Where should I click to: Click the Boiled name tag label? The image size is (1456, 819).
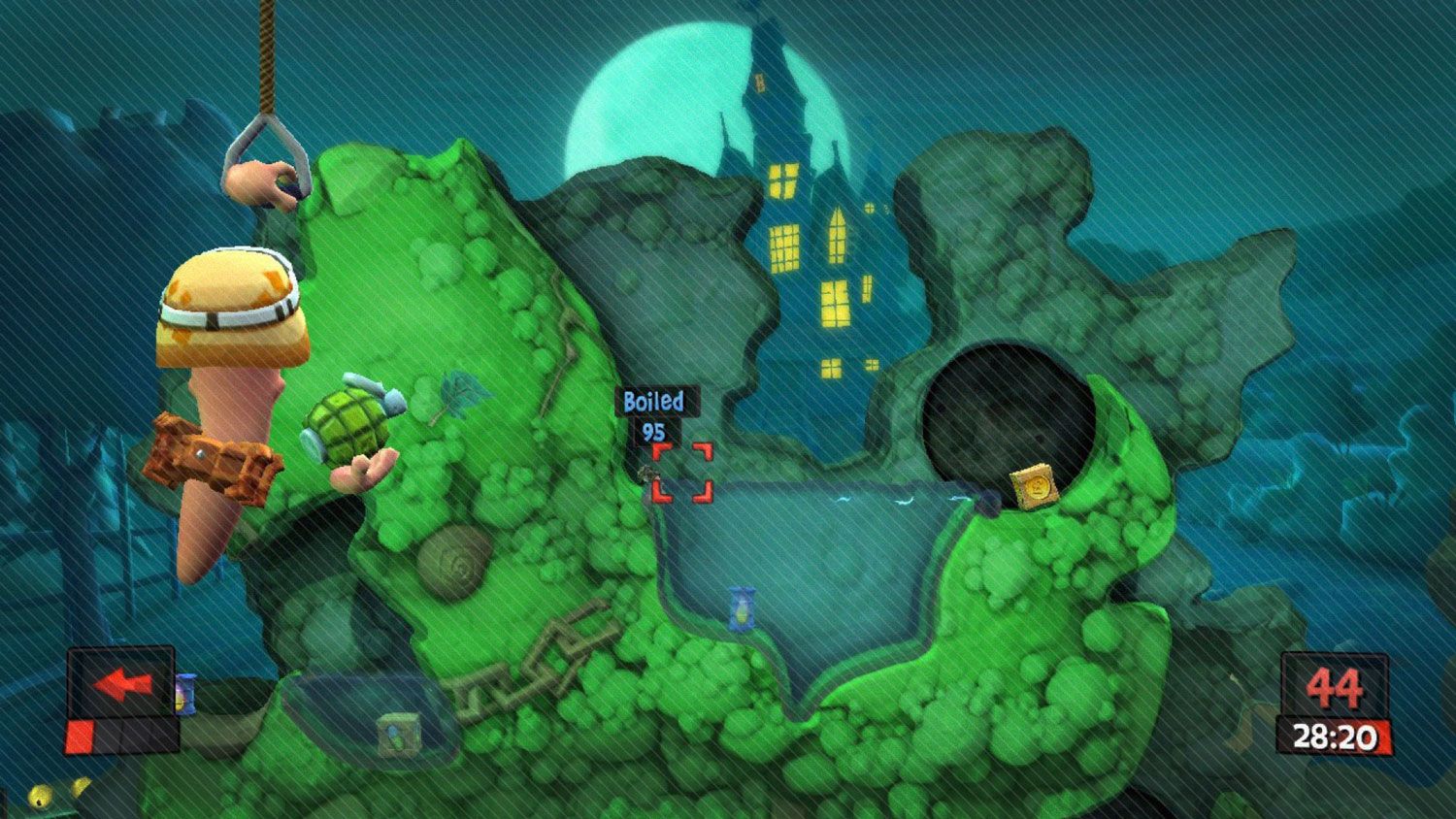[656, 401]
